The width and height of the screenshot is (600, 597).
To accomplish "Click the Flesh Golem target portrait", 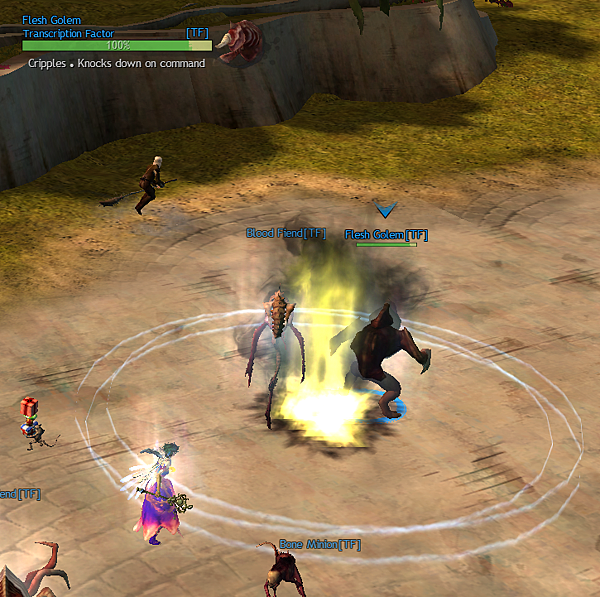I will click(240, 42).
